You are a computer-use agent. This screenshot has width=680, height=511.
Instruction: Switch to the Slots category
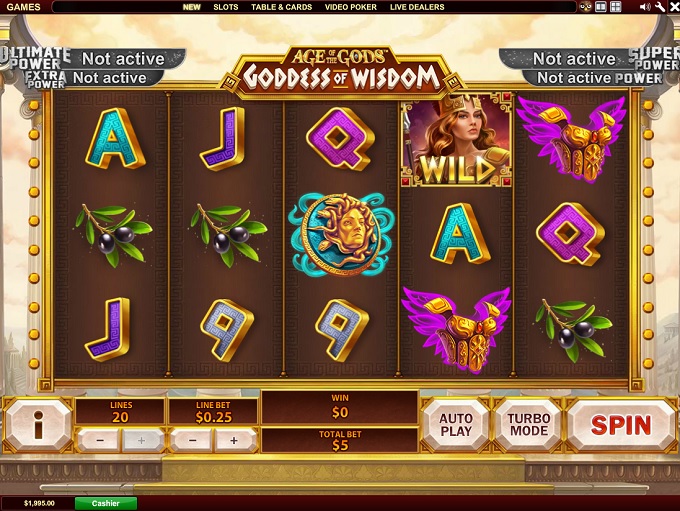[x=226, y=7]
